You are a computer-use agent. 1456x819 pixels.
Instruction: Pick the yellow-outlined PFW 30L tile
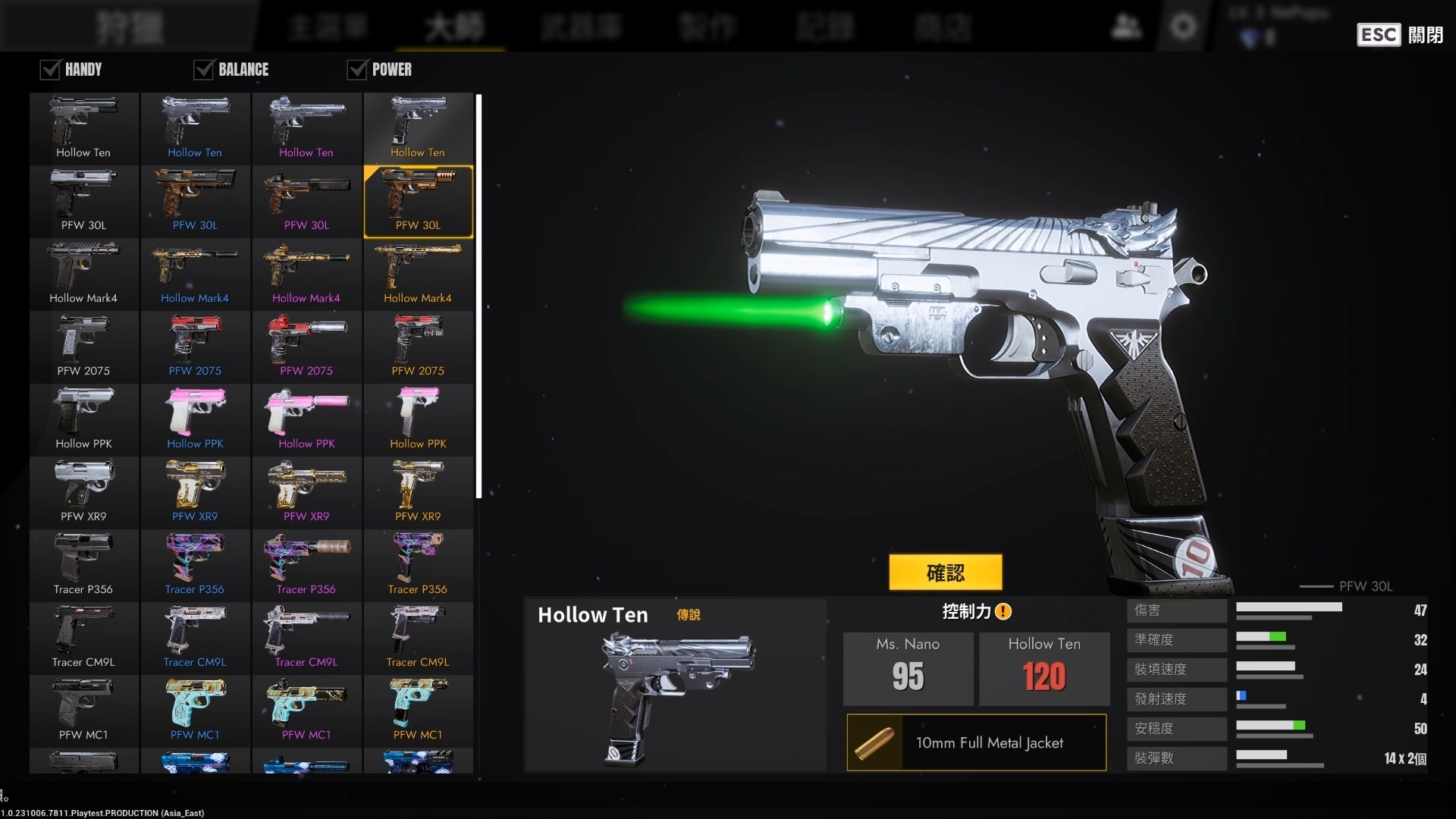click(x=418, y=201)
